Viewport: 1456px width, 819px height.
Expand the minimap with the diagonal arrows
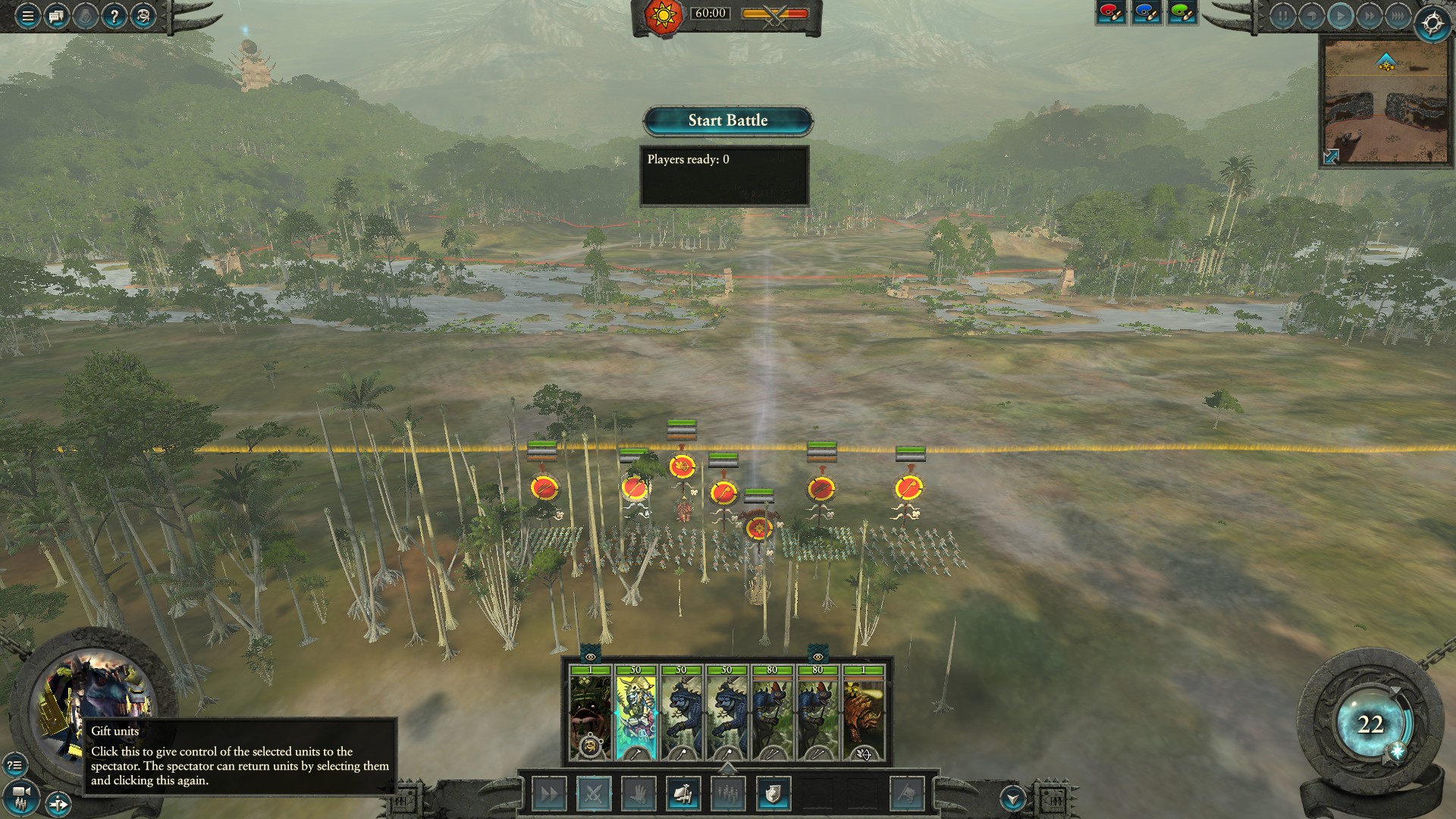pos(1332,156)
